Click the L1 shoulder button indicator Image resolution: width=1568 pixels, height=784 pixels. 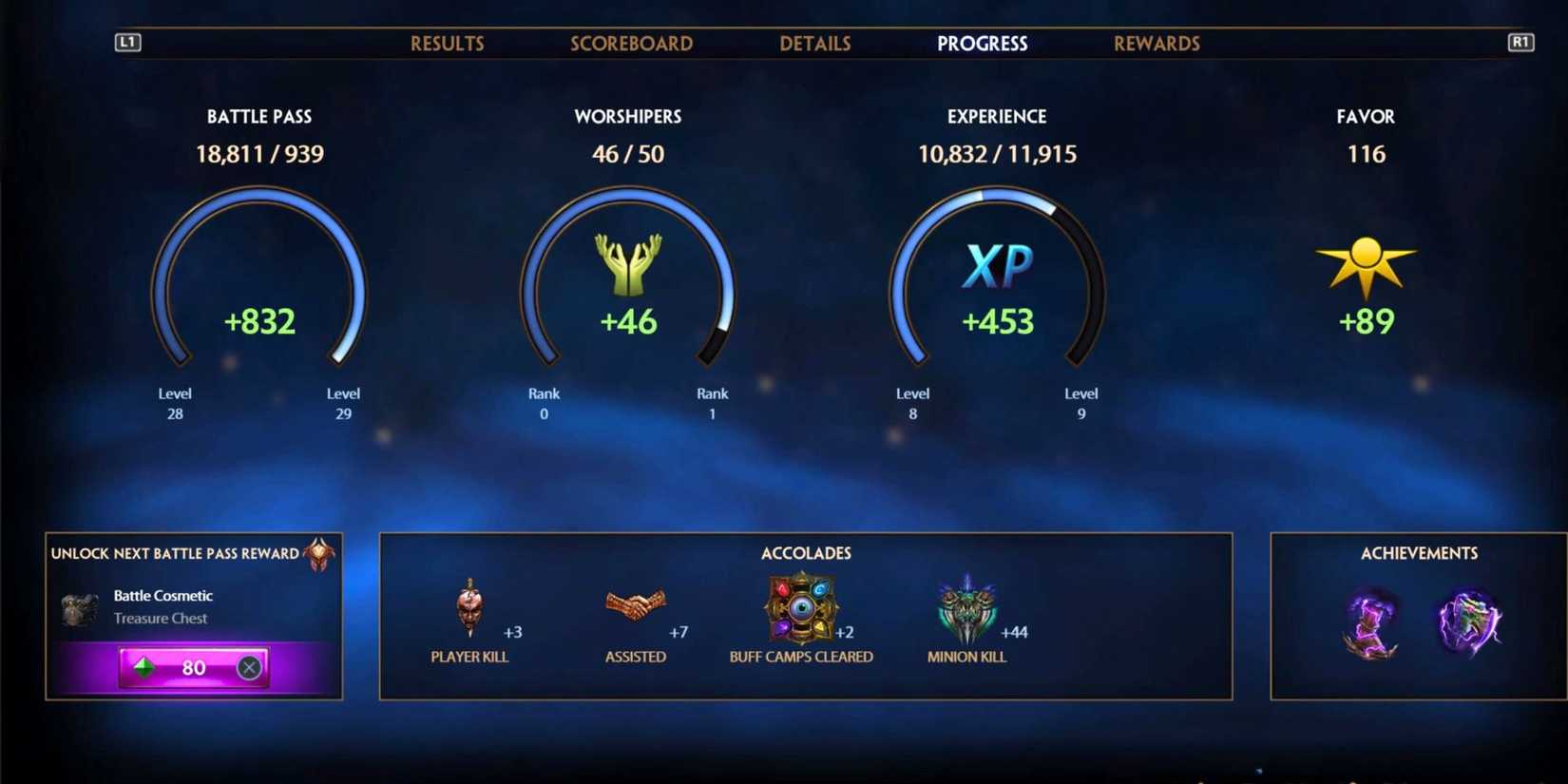point(126,42)
